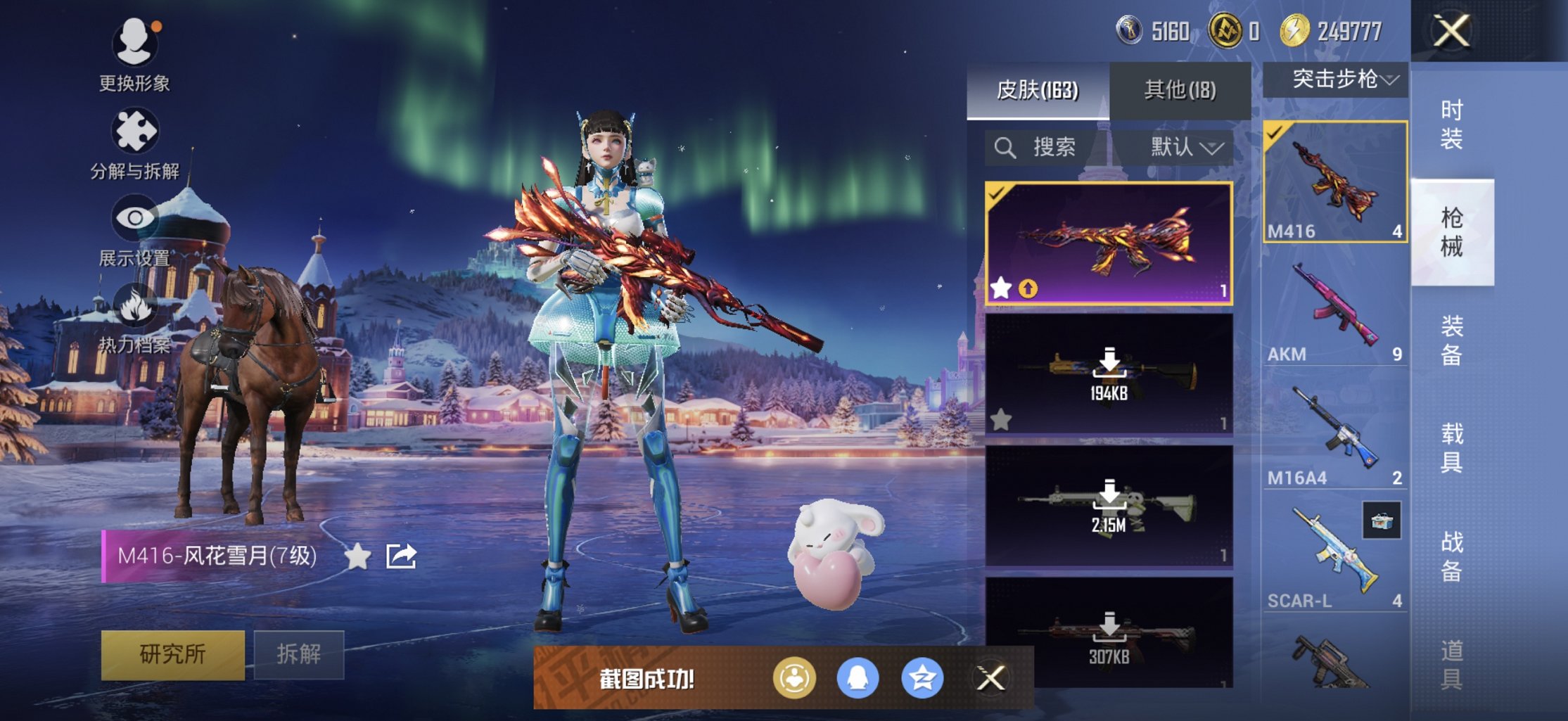Choose the M16A4 weapon entry
Viewport: 1568px width, 721px height.
coord(1334,433)
